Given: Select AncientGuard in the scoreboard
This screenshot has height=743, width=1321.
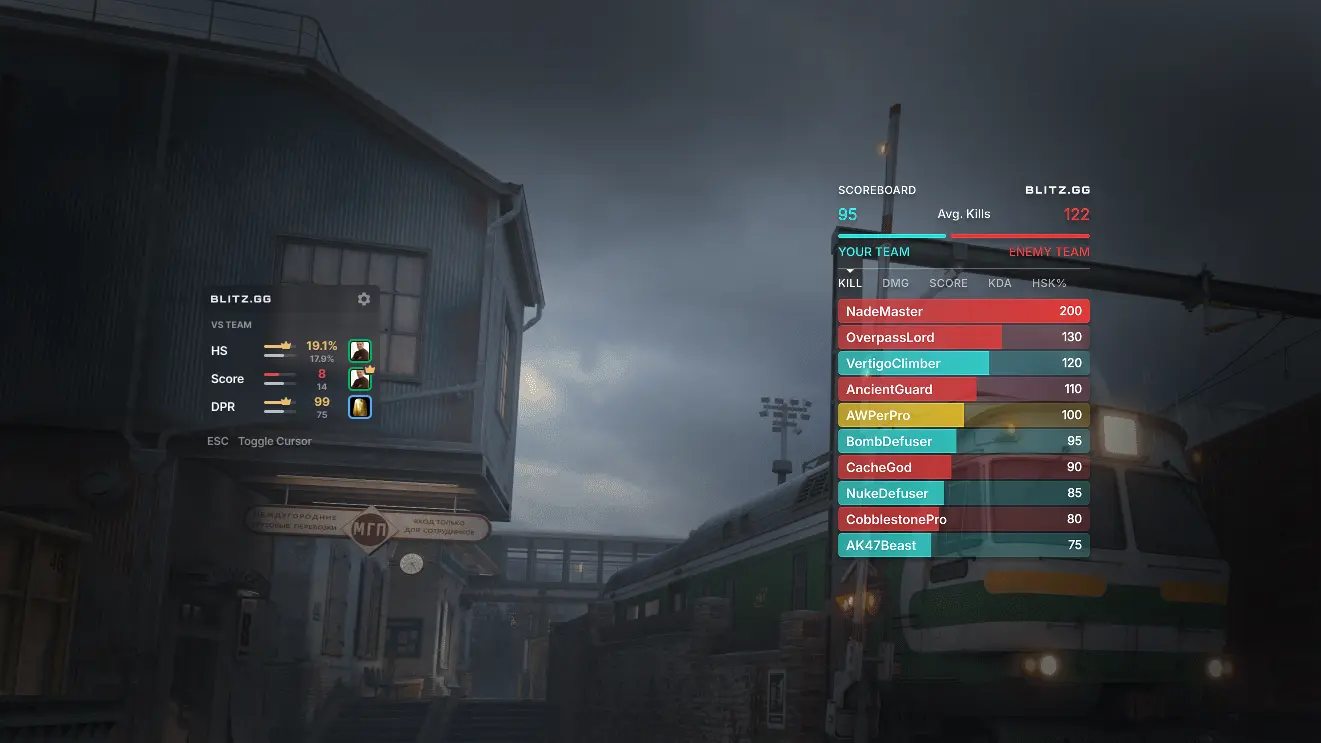Looking at the screenshot, I should 963,389.
